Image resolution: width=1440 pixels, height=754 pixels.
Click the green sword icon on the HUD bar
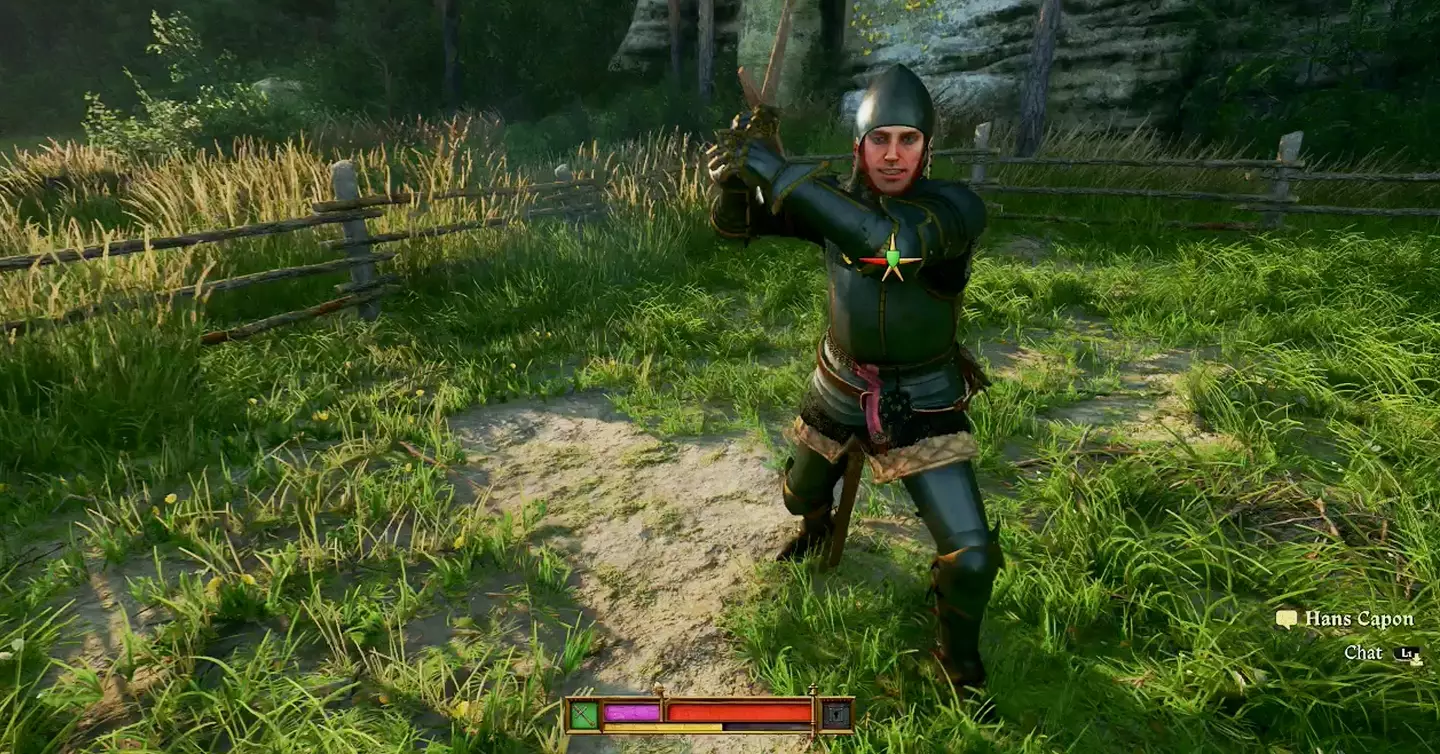(584, 714)
